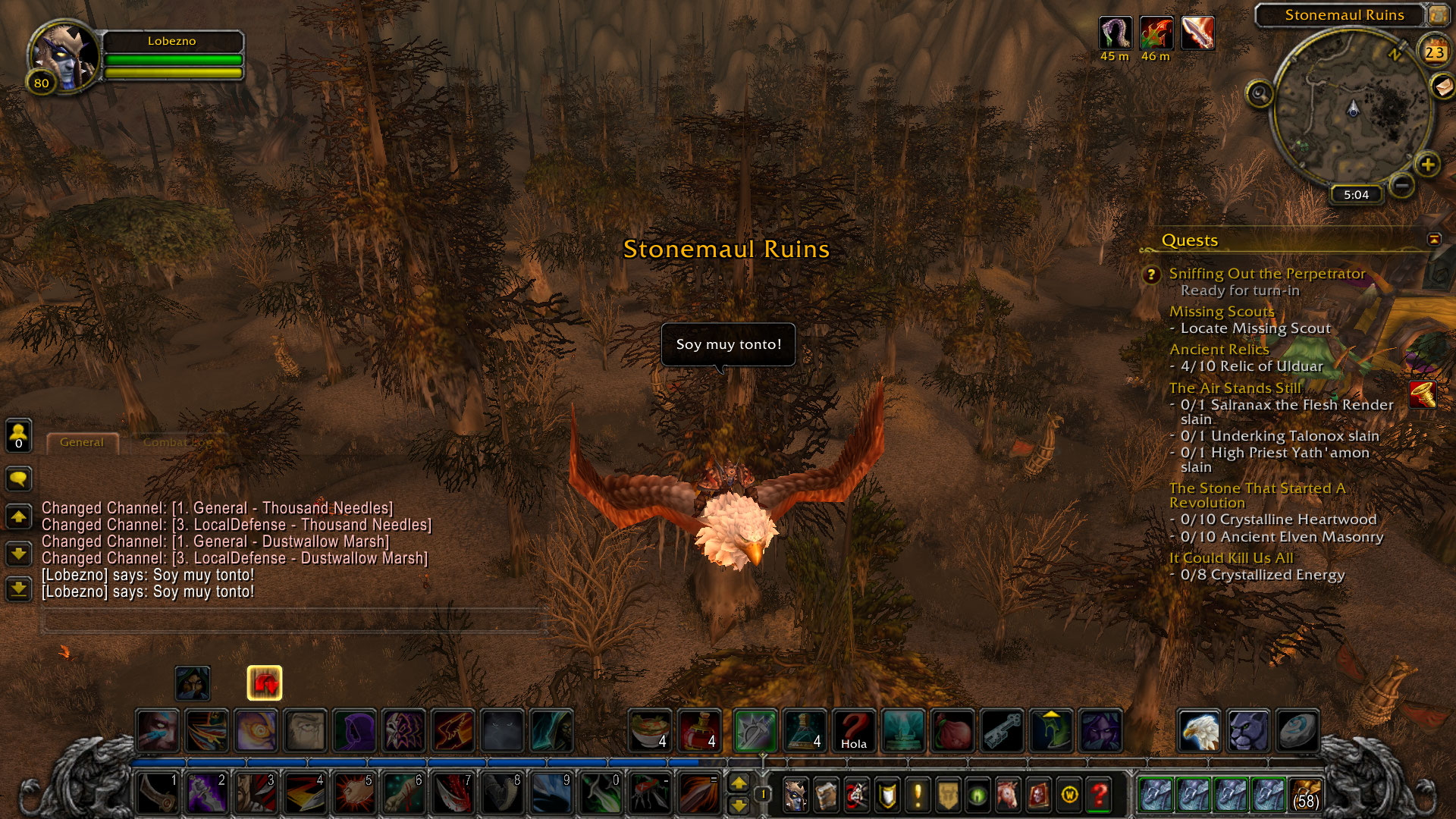Image resolution: width=1456 pixels, height=819 pixels.
Task: Use the red potion with 4 charges
Action: click(x=699, y=731)
